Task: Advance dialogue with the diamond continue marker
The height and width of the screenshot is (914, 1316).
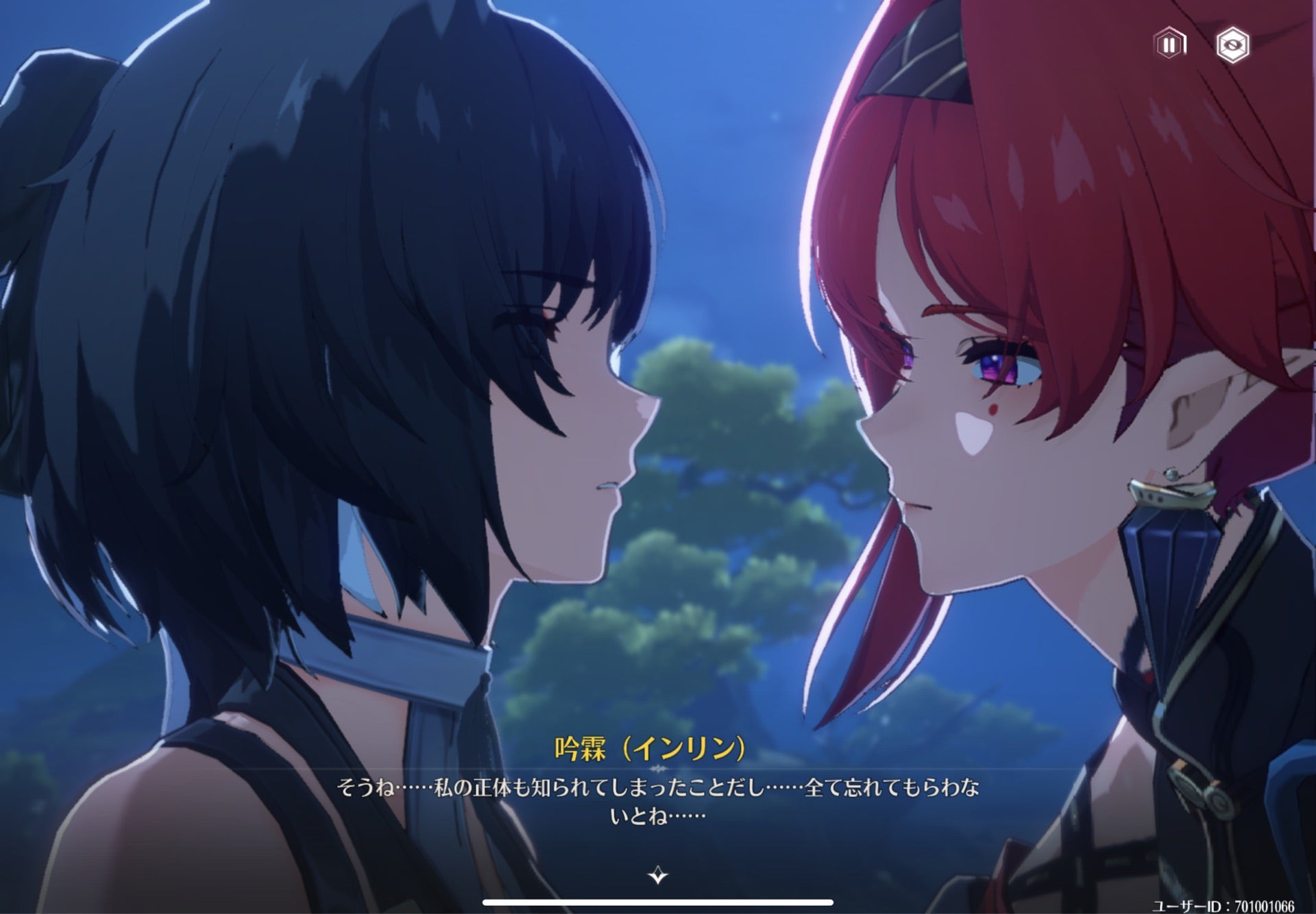Action: [657, 875]
